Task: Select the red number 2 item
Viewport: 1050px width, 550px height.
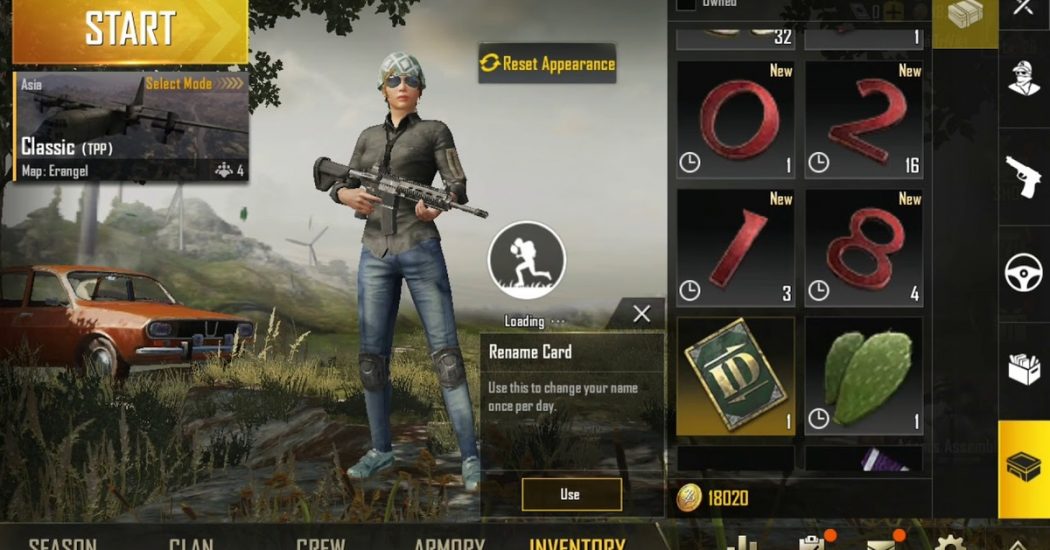Action: [x=863, y=119]
